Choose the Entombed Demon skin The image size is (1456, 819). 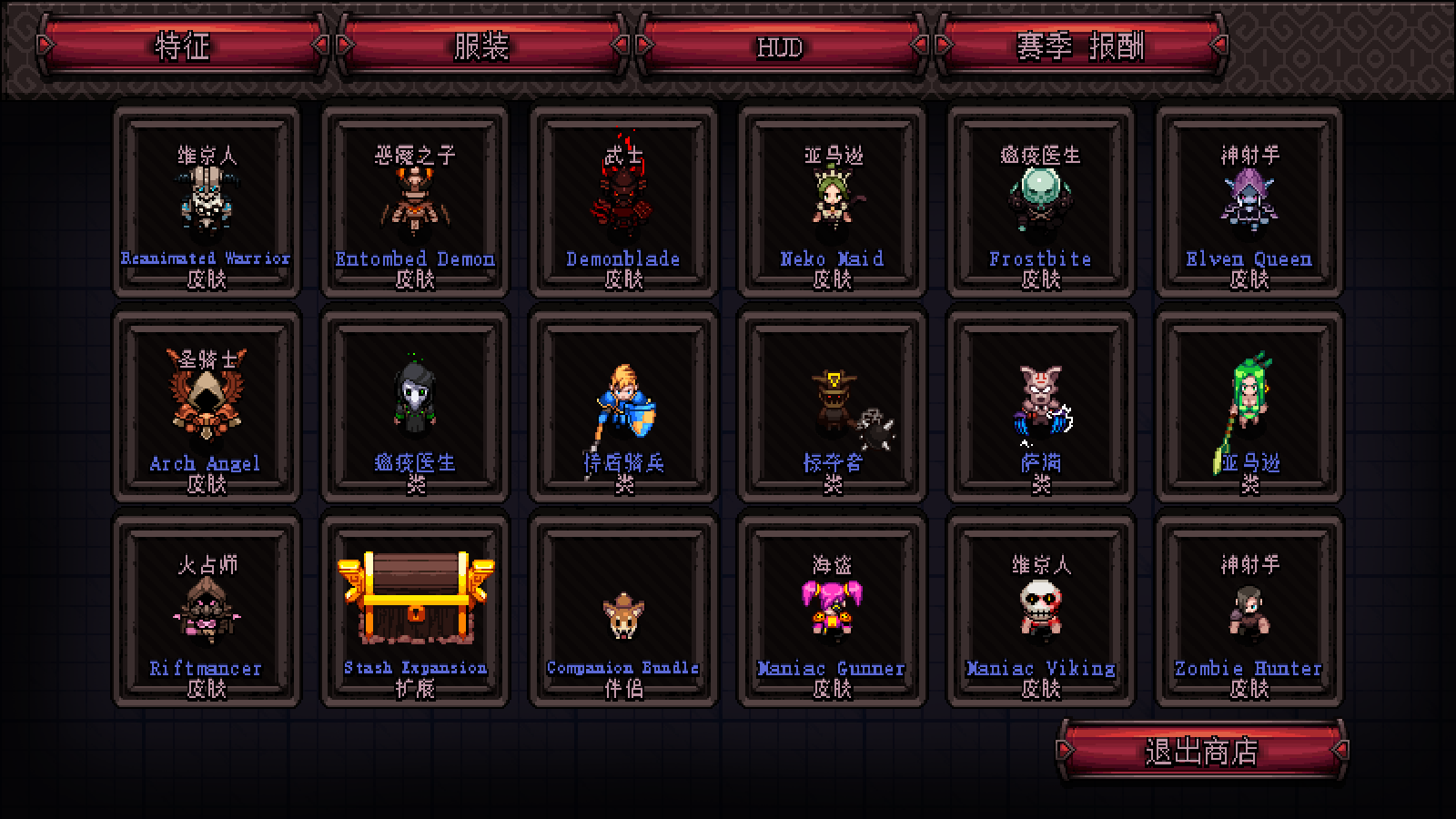415,203
